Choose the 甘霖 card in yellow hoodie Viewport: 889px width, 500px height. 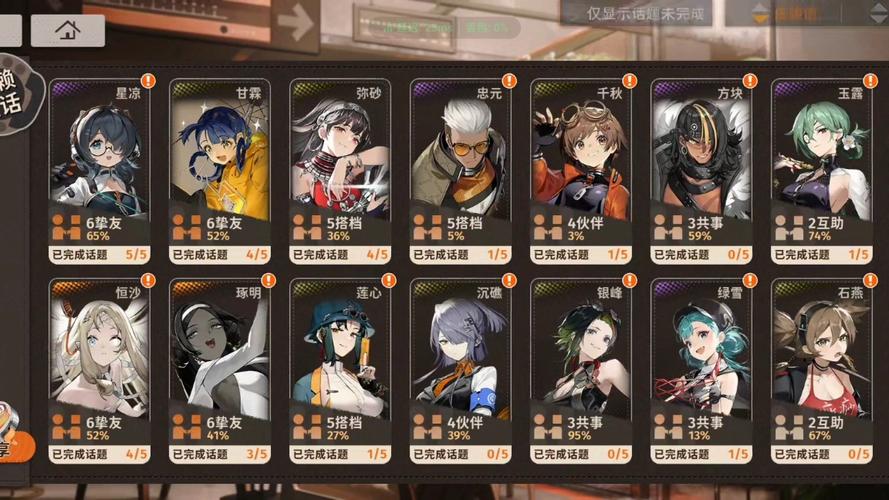point(220,170)
